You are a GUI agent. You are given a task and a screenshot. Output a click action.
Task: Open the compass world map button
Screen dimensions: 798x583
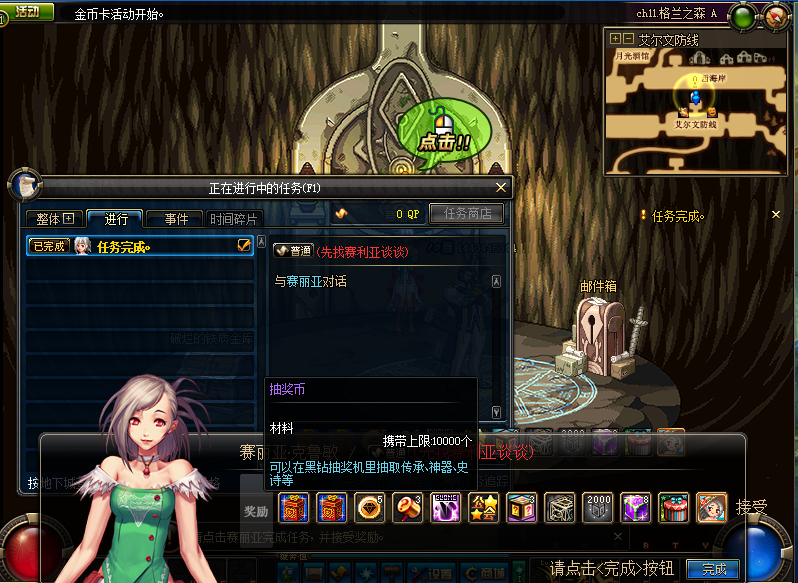click(776, 15)
